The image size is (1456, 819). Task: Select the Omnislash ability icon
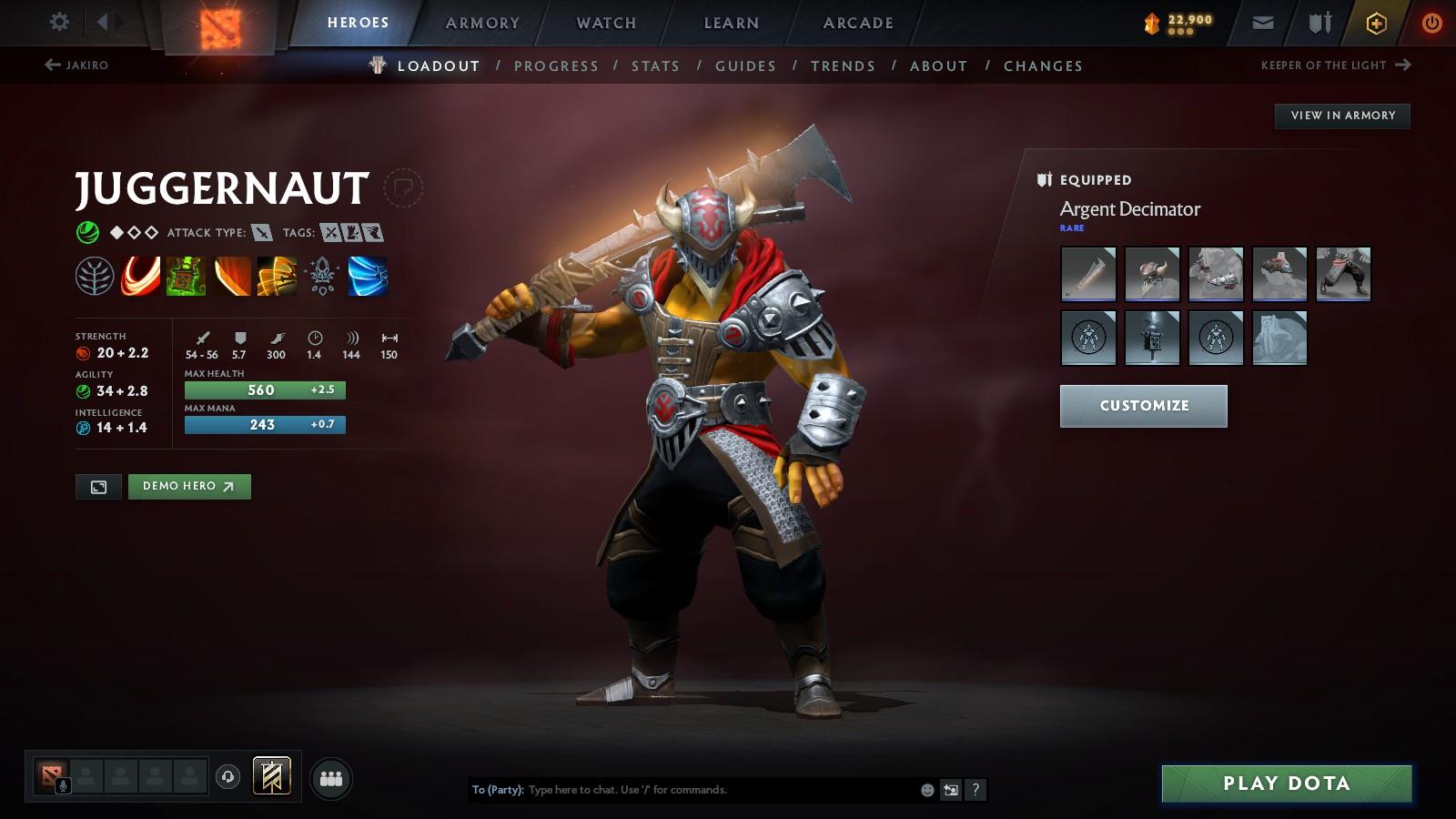[278, 276]
